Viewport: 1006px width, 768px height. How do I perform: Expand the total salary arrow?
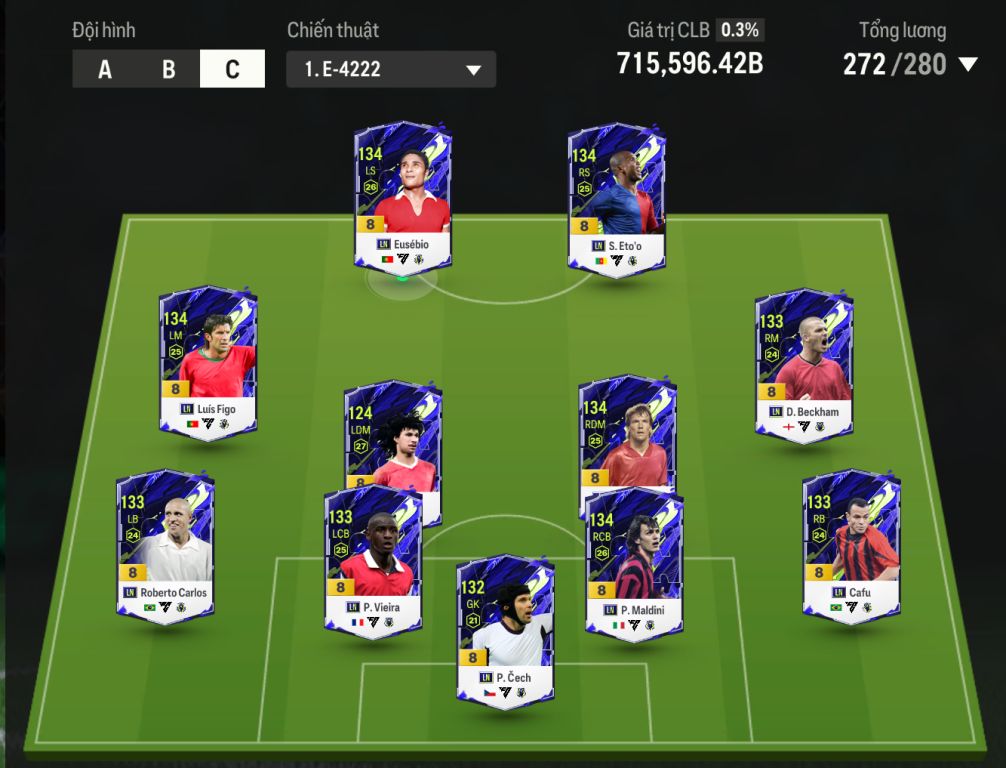(x=967, y=65)
